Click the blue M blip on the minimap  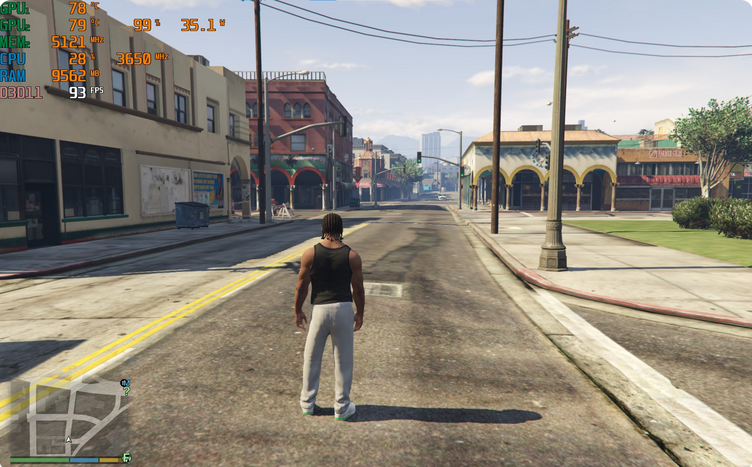[x=124, y=382]
